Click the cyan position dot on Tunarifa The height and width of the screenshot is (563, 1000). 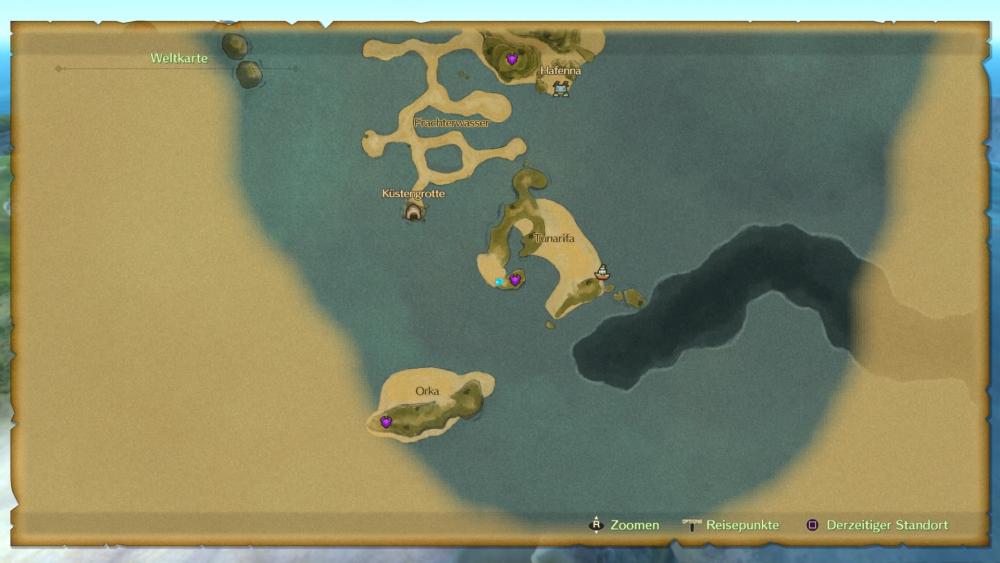(x=499, y=282)
